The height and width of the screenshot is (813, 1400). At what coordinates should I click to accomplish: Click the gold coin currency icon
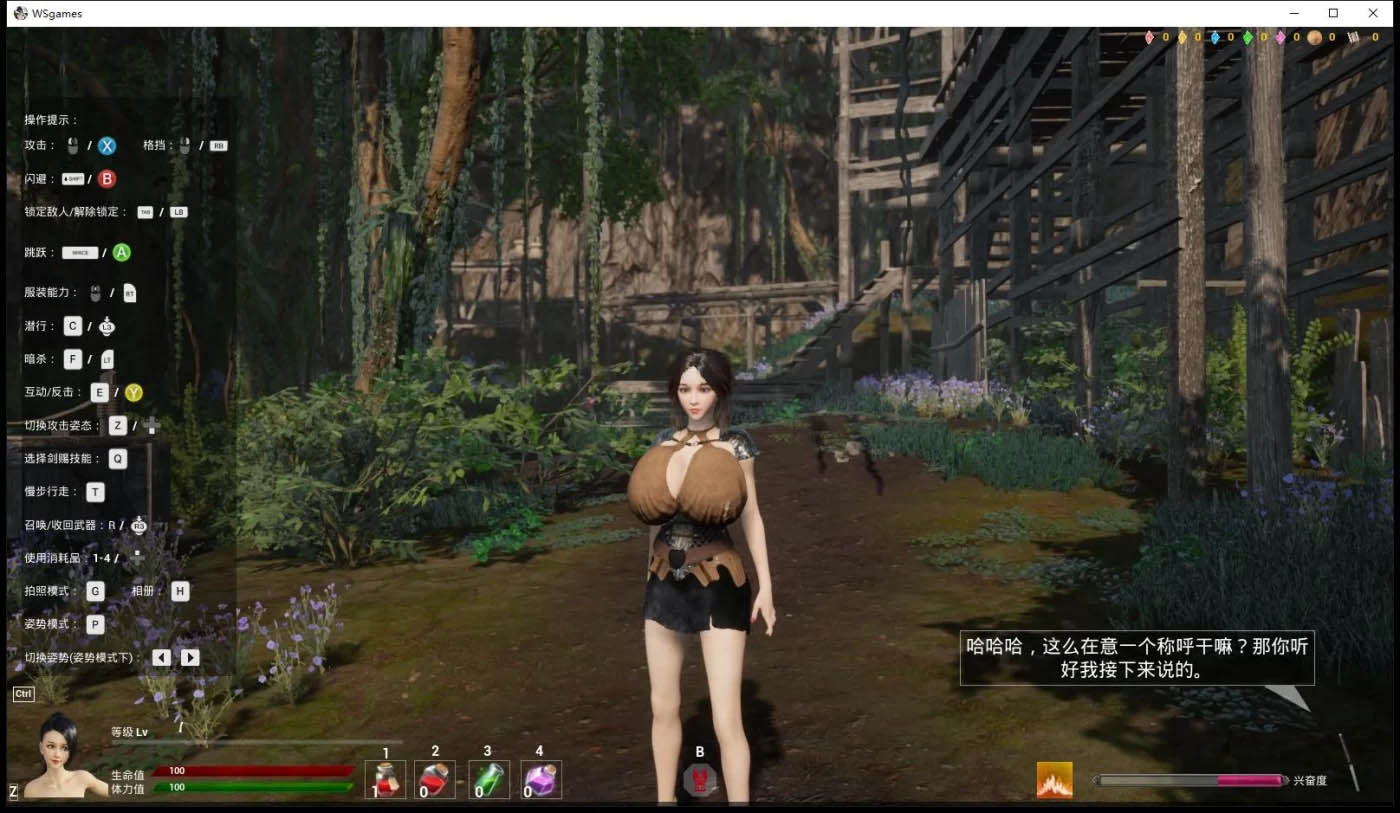(1314, 37)
